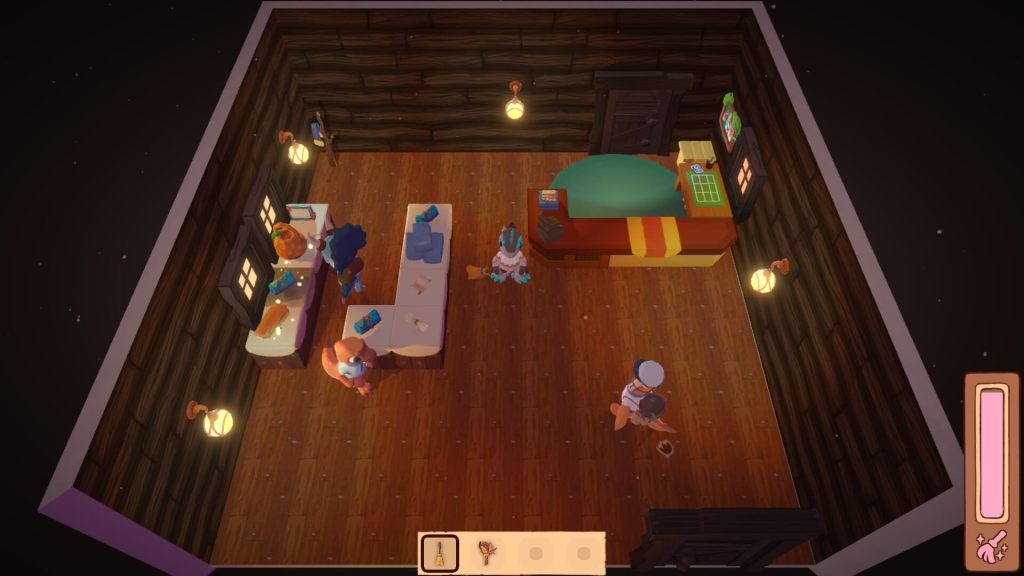Select the feather duster hotbar slot

click(x=487, y=552)
